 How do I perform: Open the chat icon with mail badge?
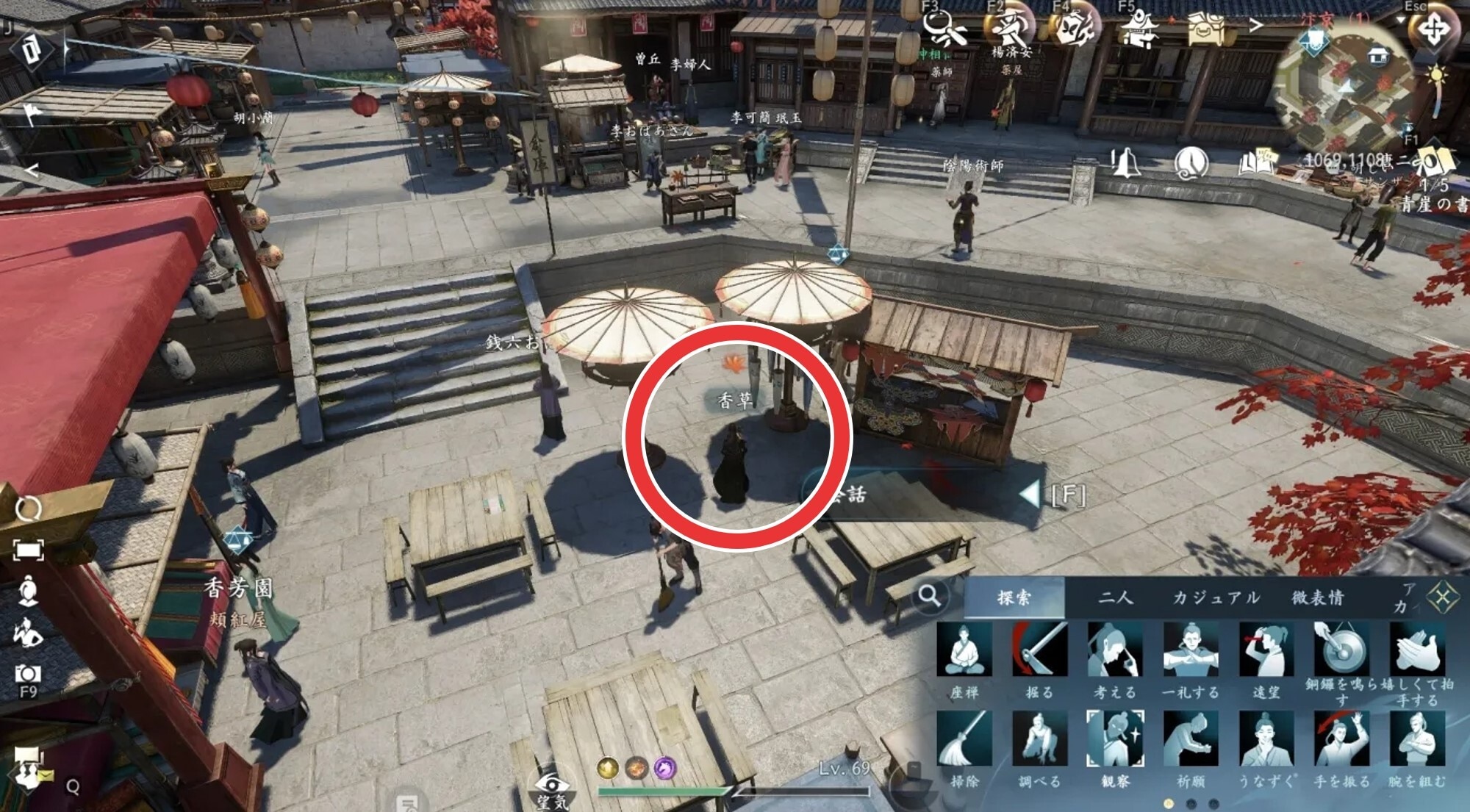(x=28, y=766)
